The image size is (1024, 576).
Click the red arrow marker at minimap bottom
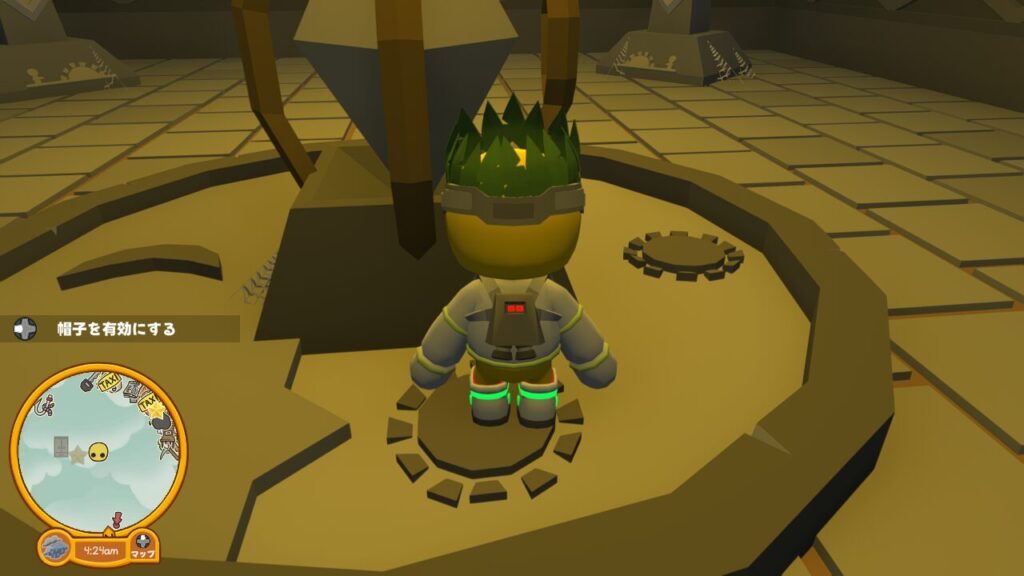116,519
